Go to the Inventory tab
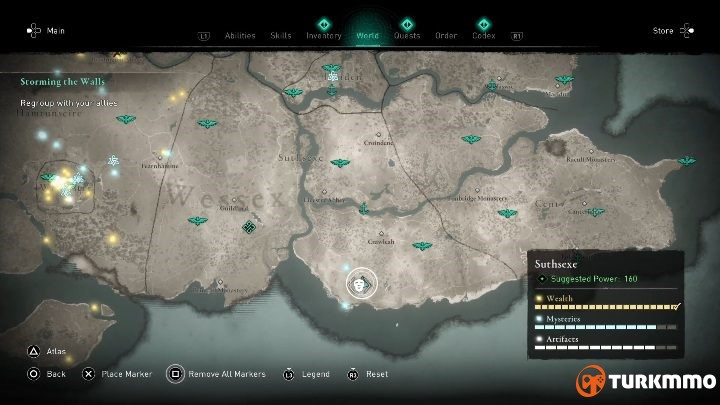Viewport: 720px width, 405px height. [x=324, y=35]
